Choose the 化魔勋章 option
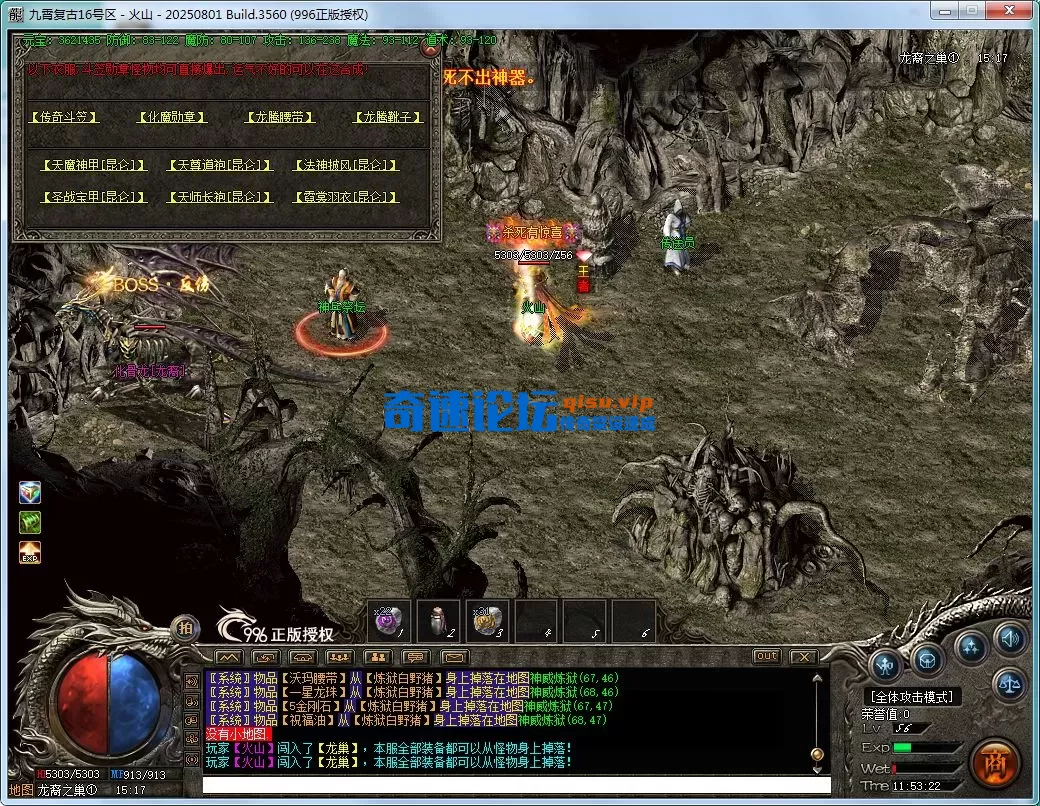Image resolution: width=1040 pixels, height=806 pixels. [x=172, y=117]
